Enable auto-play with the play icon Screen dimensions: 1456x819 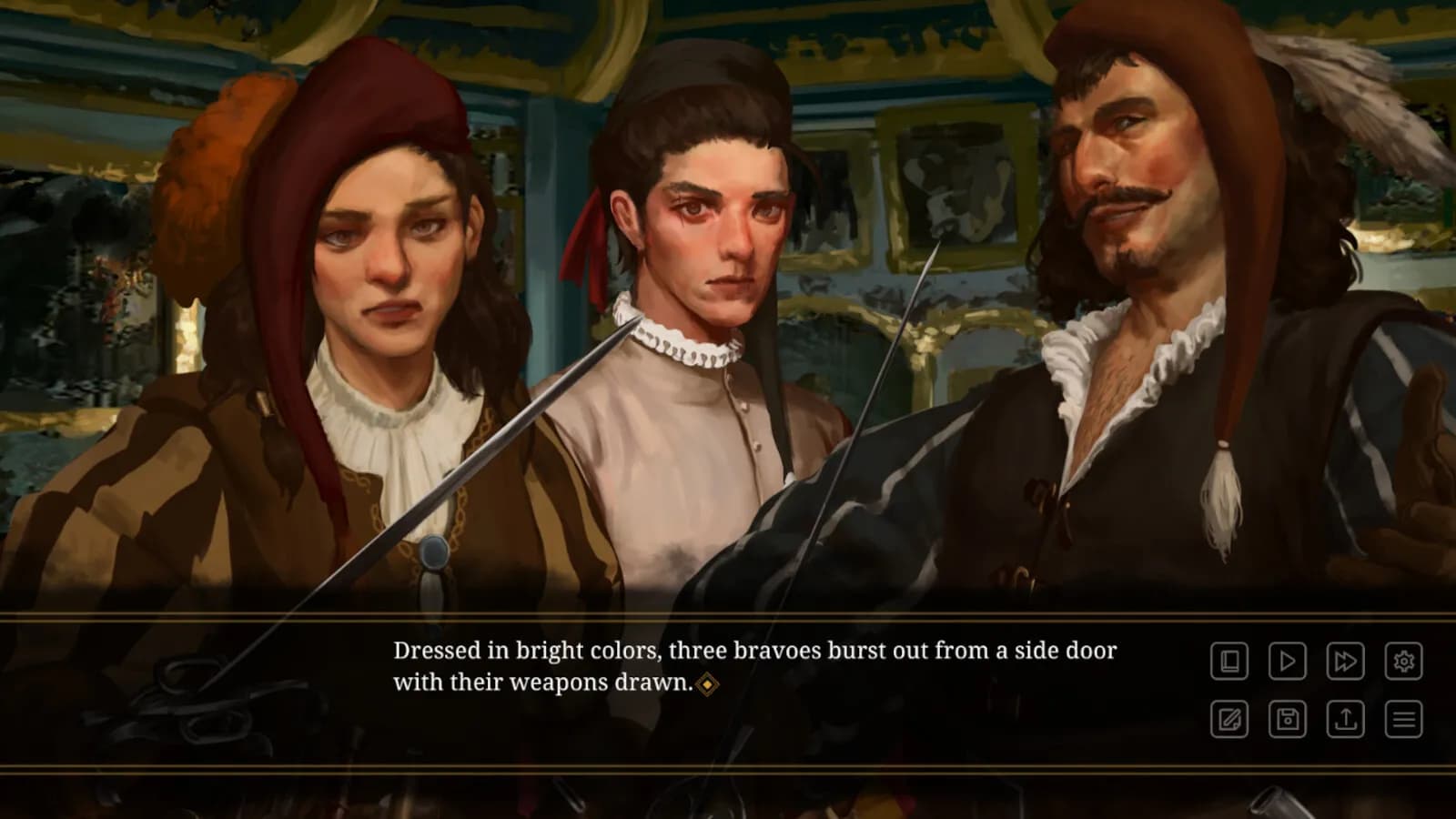(1287, 662)
